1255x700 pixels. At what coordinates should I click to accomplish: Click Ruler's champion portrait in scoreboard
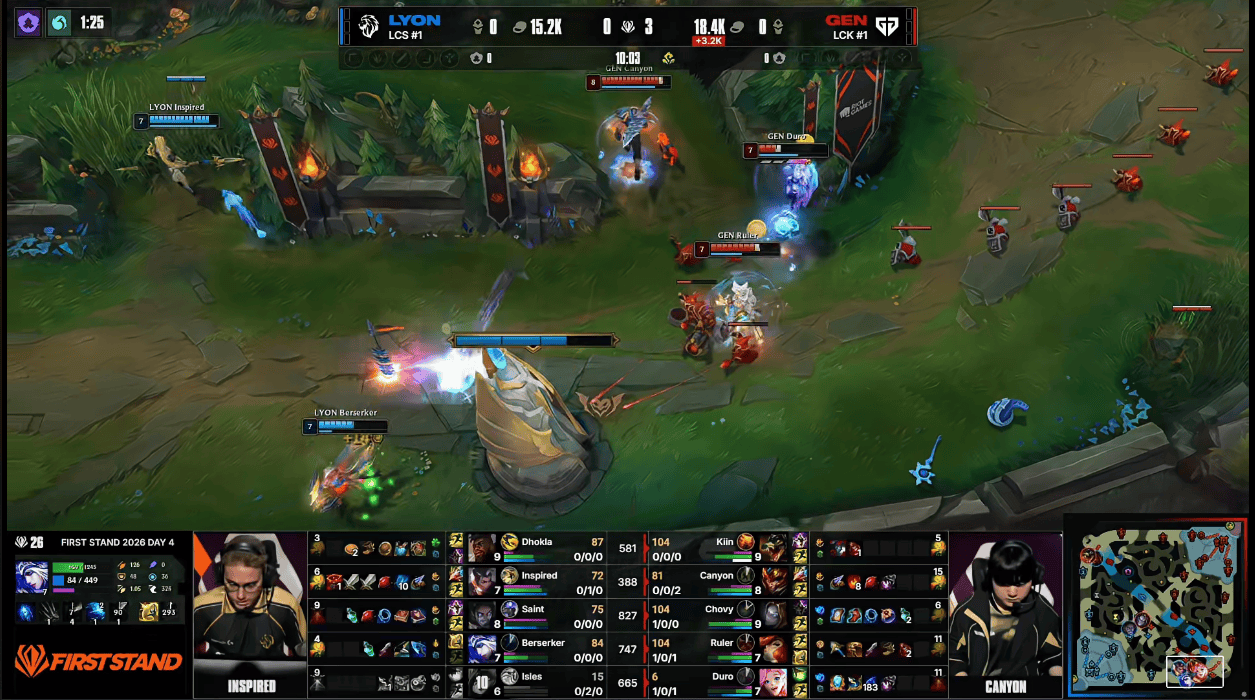pos(772,649)
